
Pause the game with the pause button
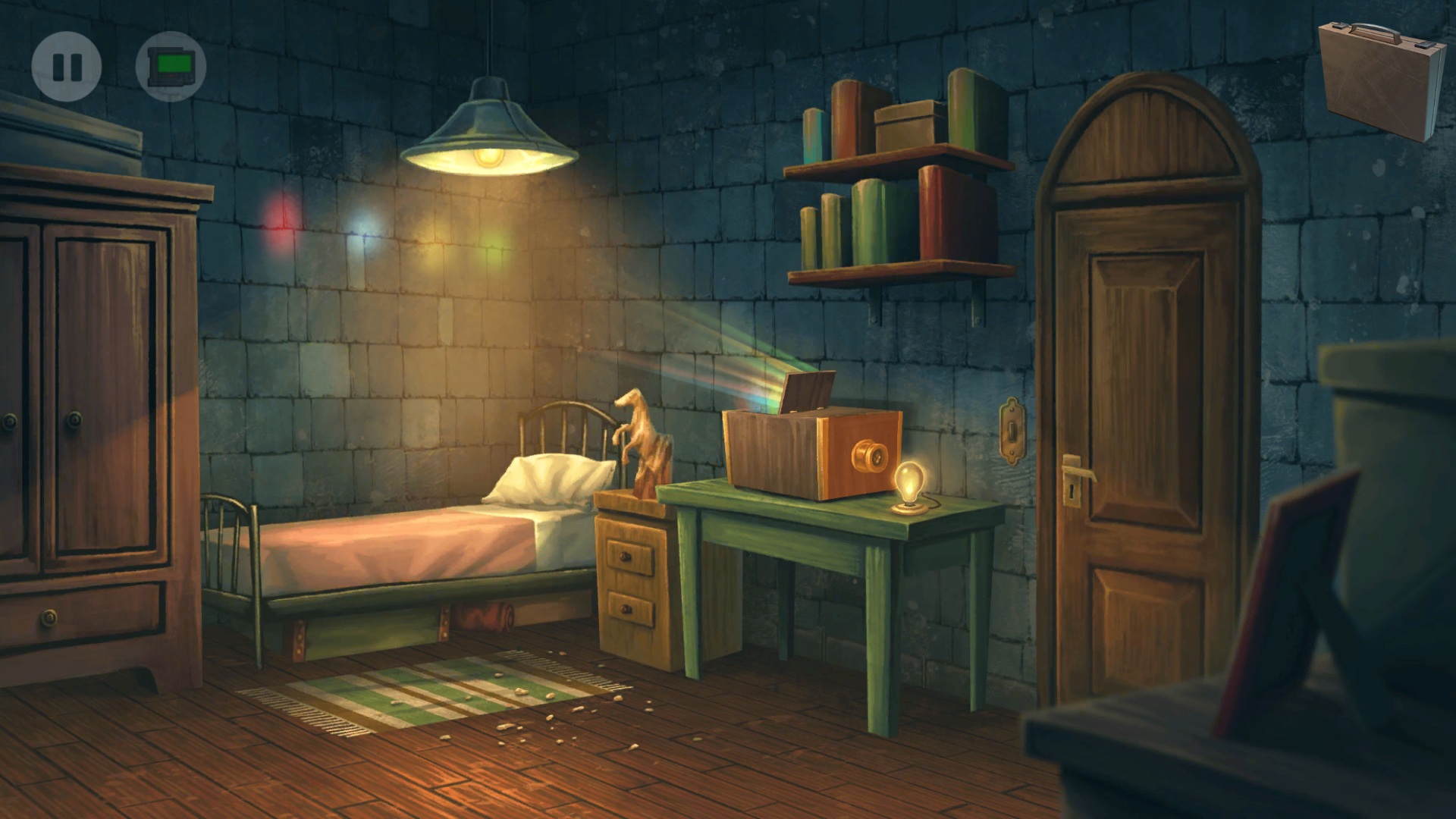pos(67,67)
